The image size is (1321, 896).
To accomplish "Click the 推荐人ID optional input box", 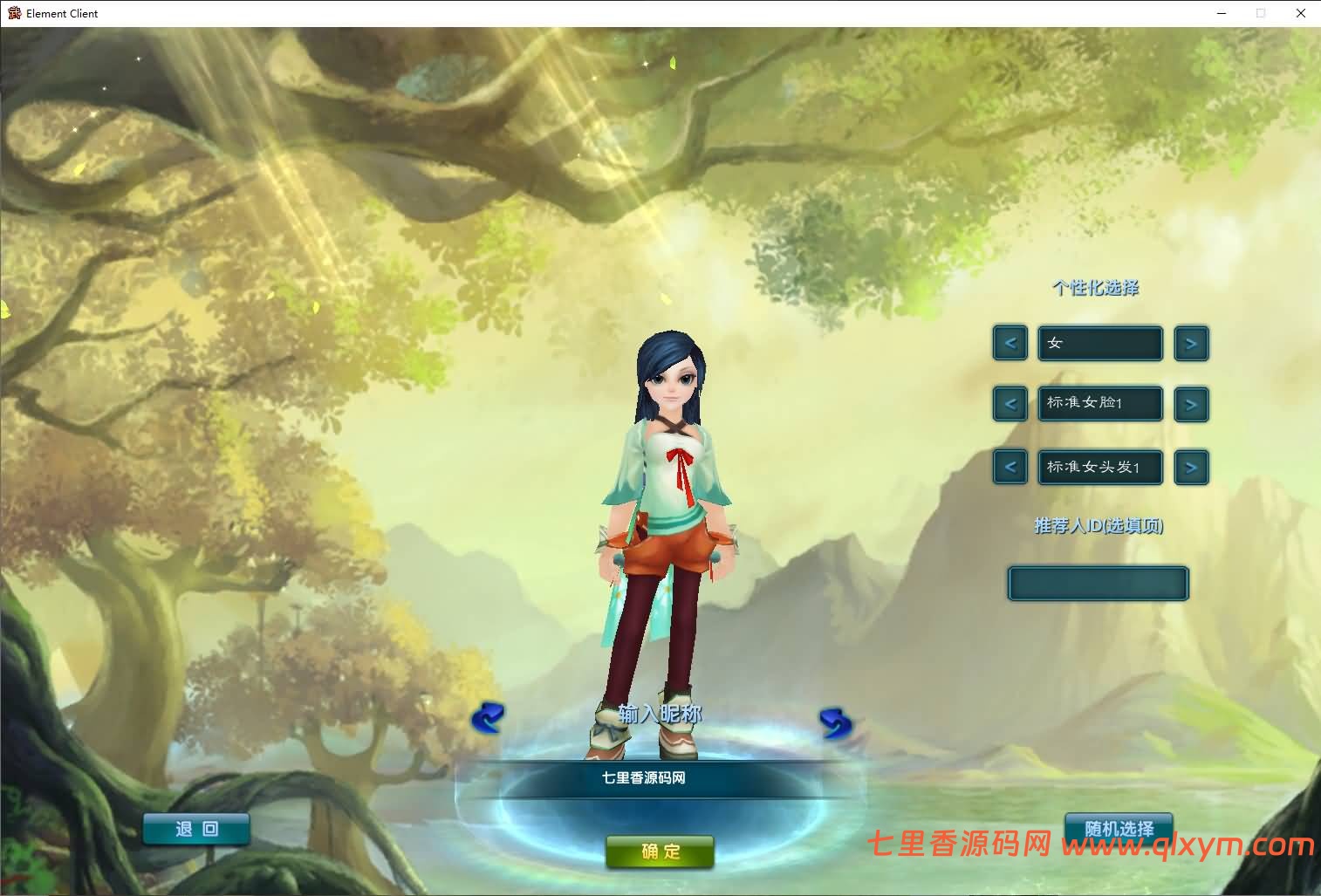I will (1098, 583).
